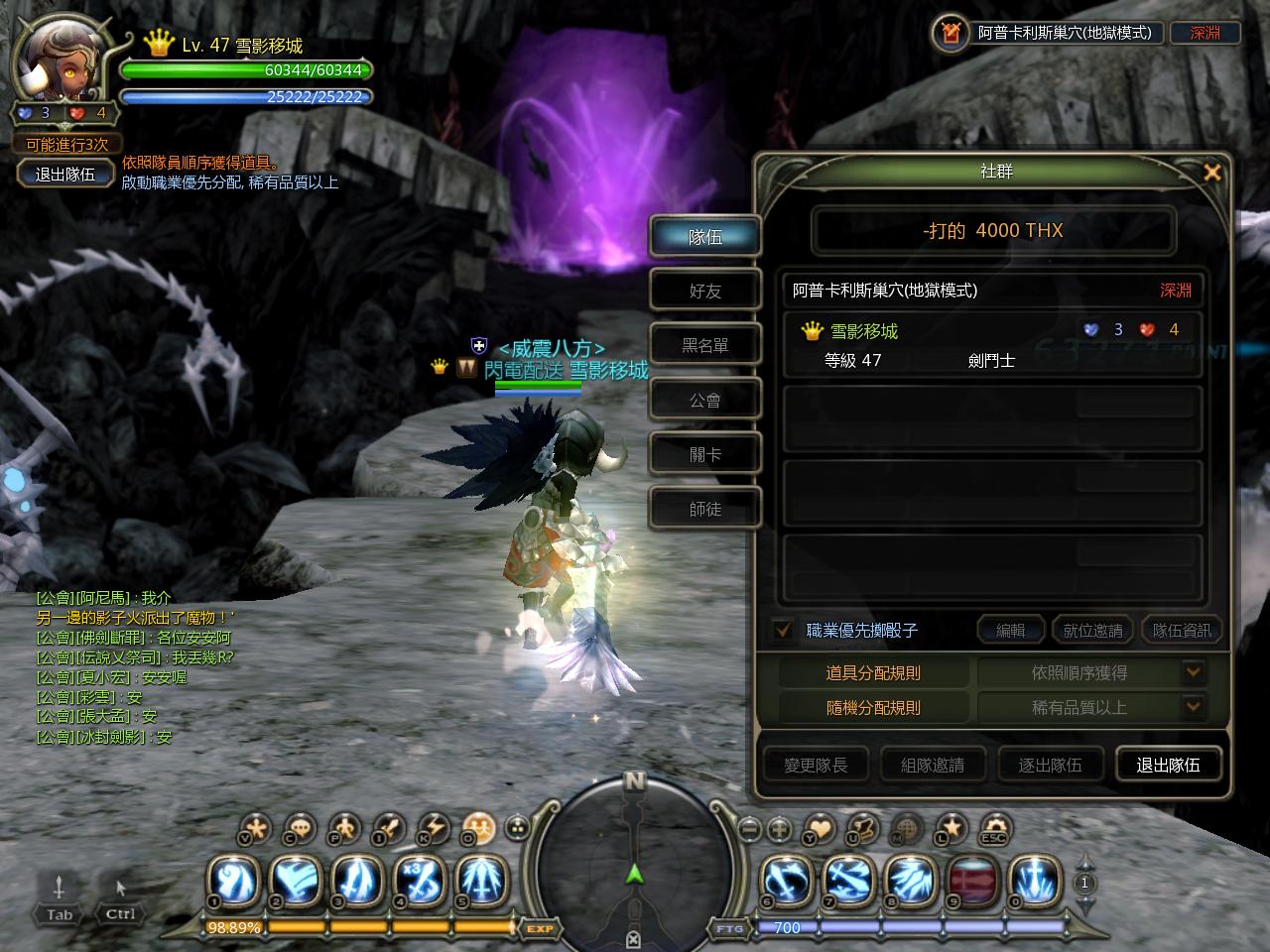The height and width of the screenshot is (952, 1270).
Task: Open the 道具分配規則 dropdown
Action: [x=1193, y=672]
